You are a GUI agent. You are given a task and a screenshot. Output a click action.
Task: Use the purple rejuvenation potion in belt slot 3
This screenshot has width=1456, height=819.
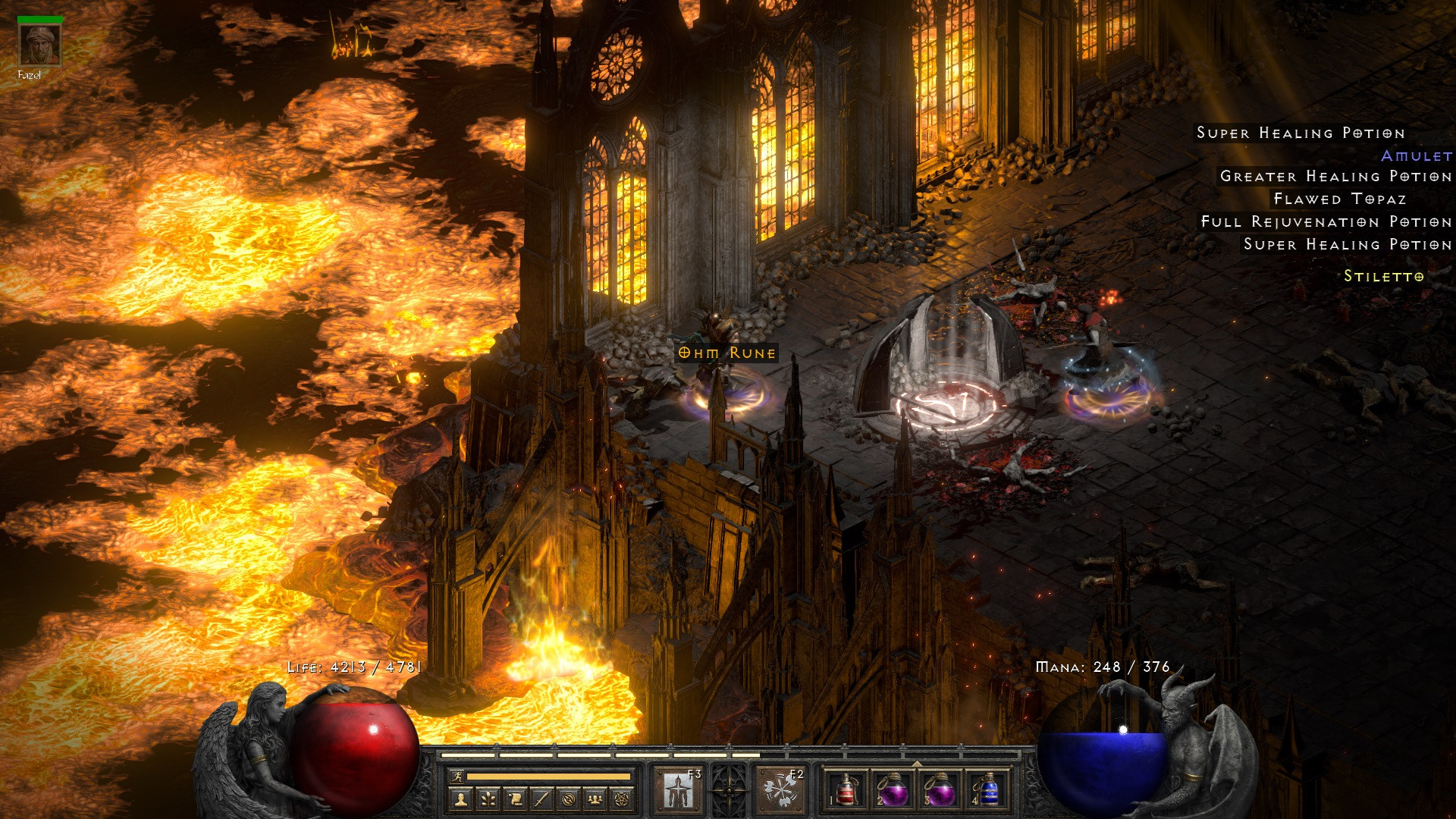point(940,789)
